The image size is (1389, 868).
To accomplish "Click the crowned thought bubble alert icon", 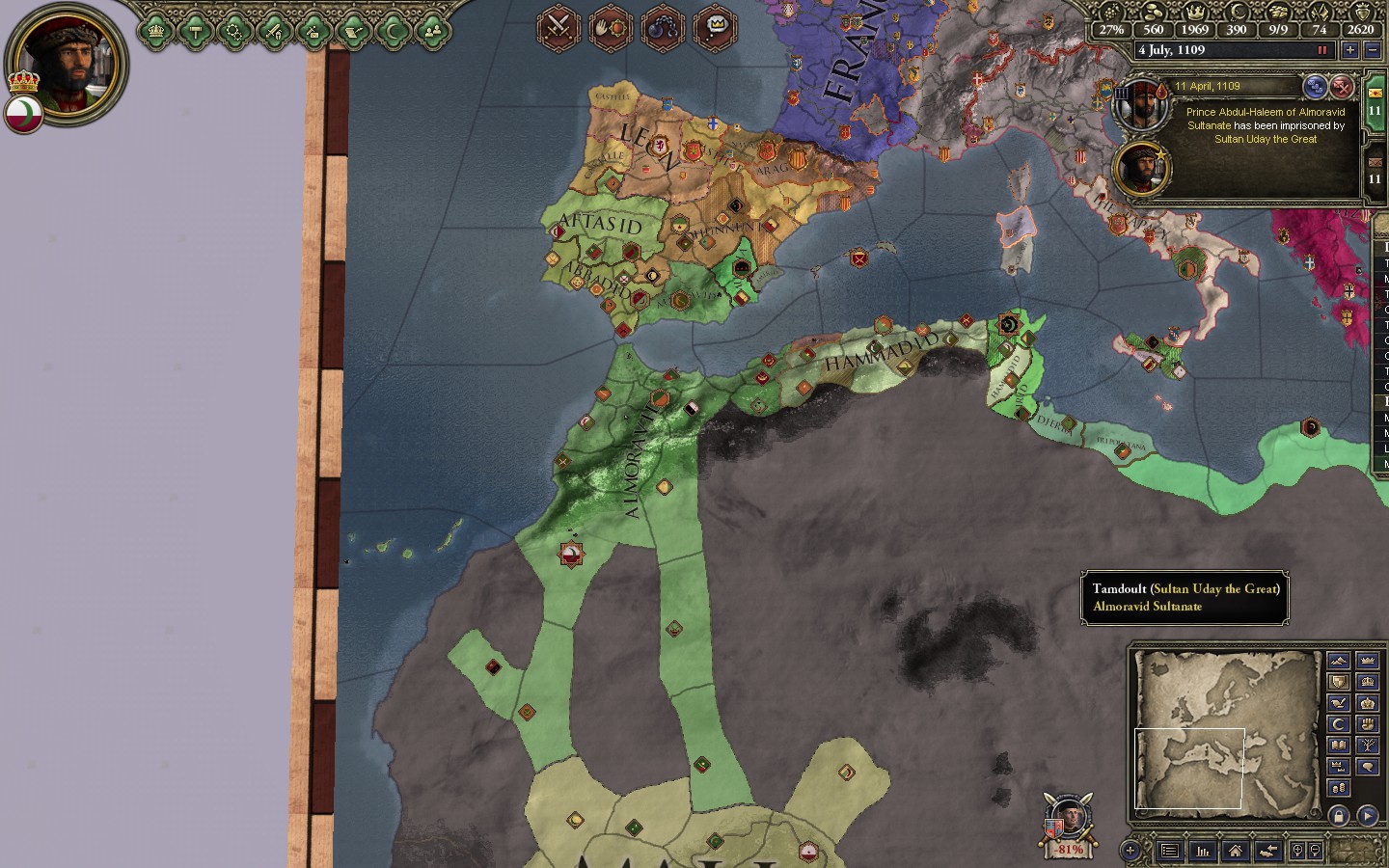I will tap(715, 26).
